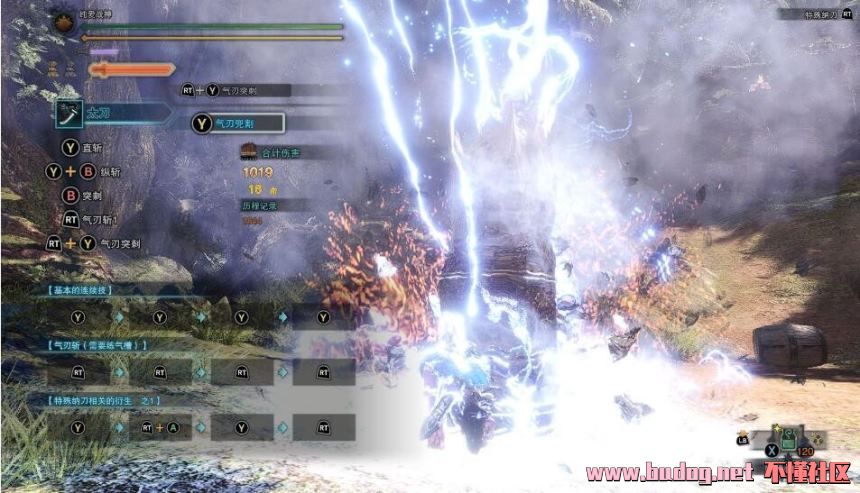Select the 太刀 long sword weapon panel
Screen dimensions: 860x493
point(110,114)
